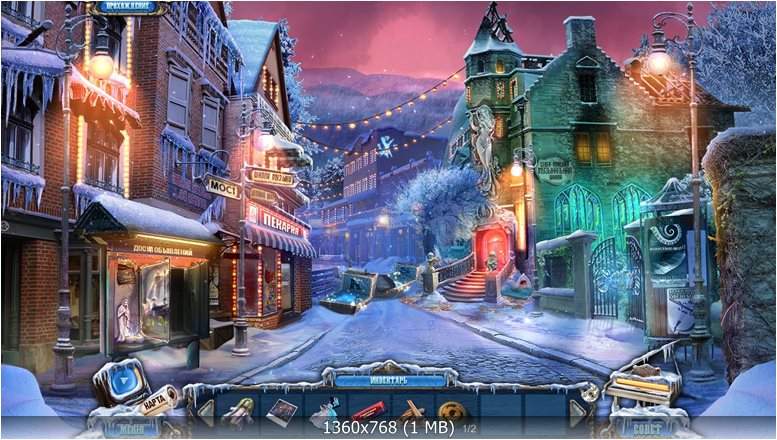Click the blue play-arrow device icon
This screenshot has width=777, height=440.
point(121,382)
